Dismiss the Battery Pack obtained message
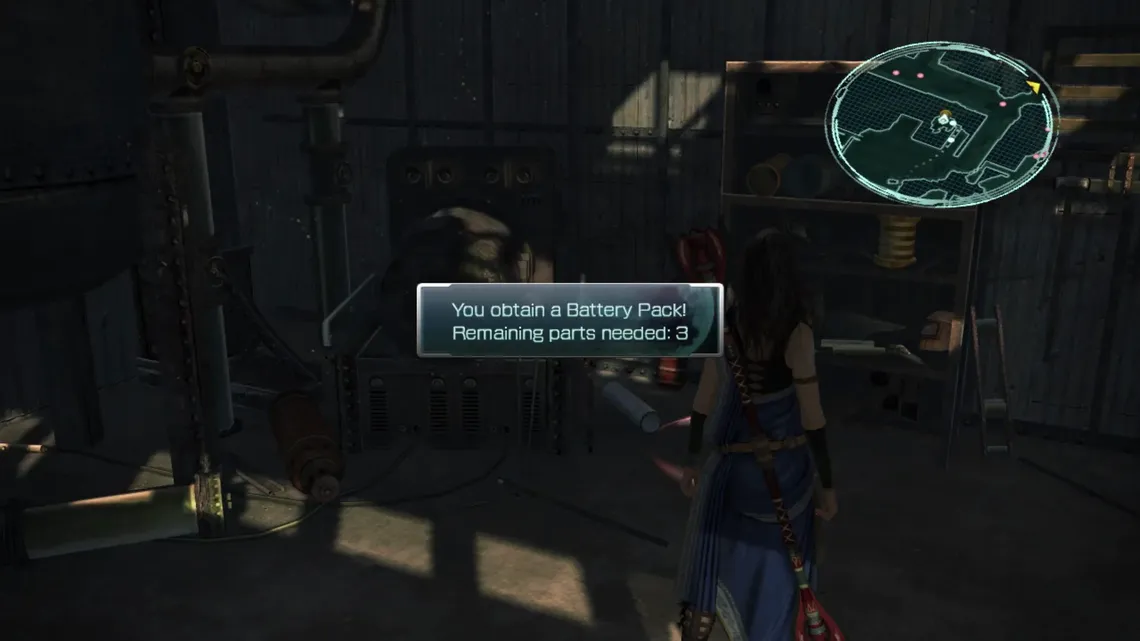Image resolution: width=1140 pixels, height=641 pixels. pos(569,321)
